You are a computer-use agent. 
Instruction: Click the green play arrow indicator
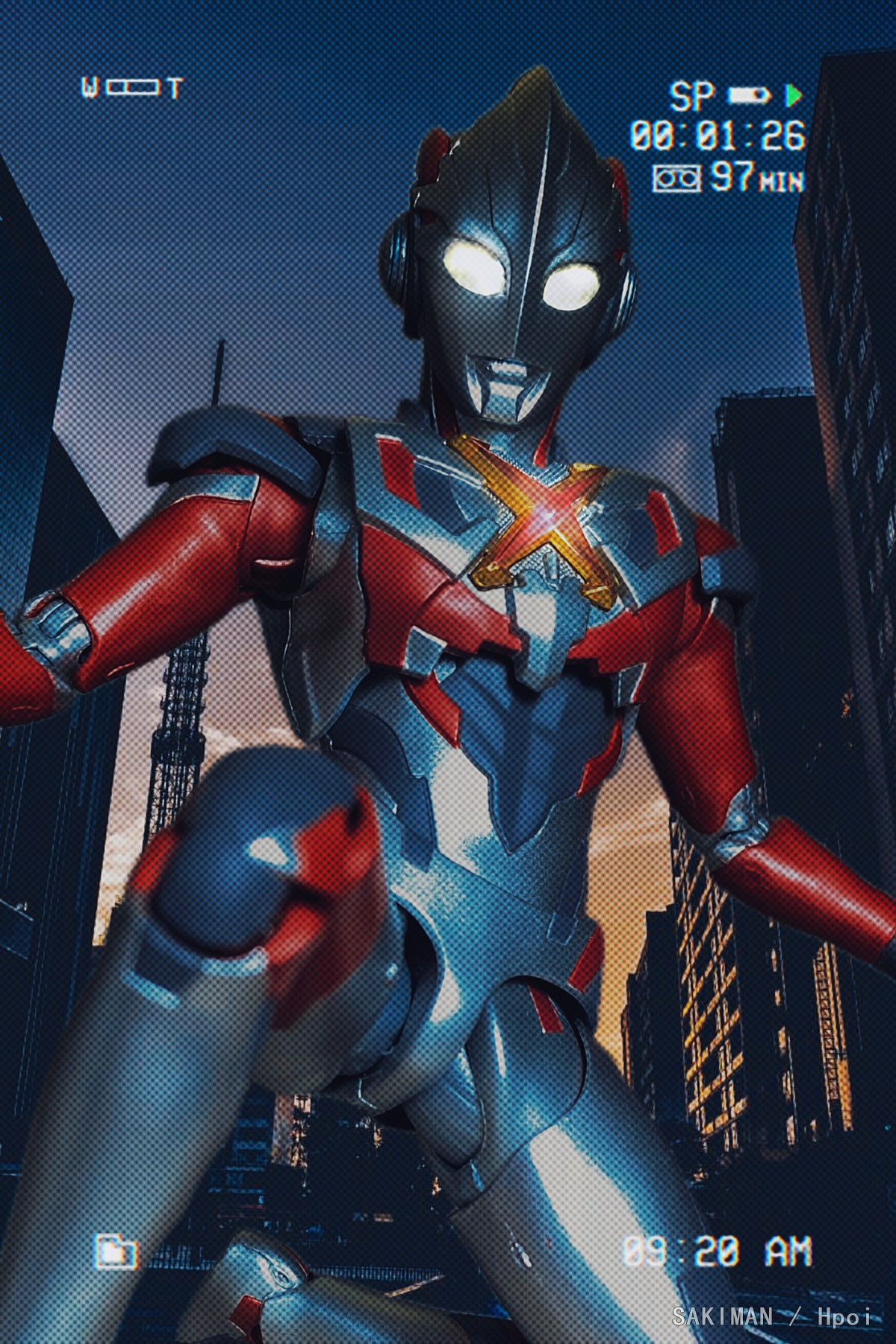coord(793,95)
